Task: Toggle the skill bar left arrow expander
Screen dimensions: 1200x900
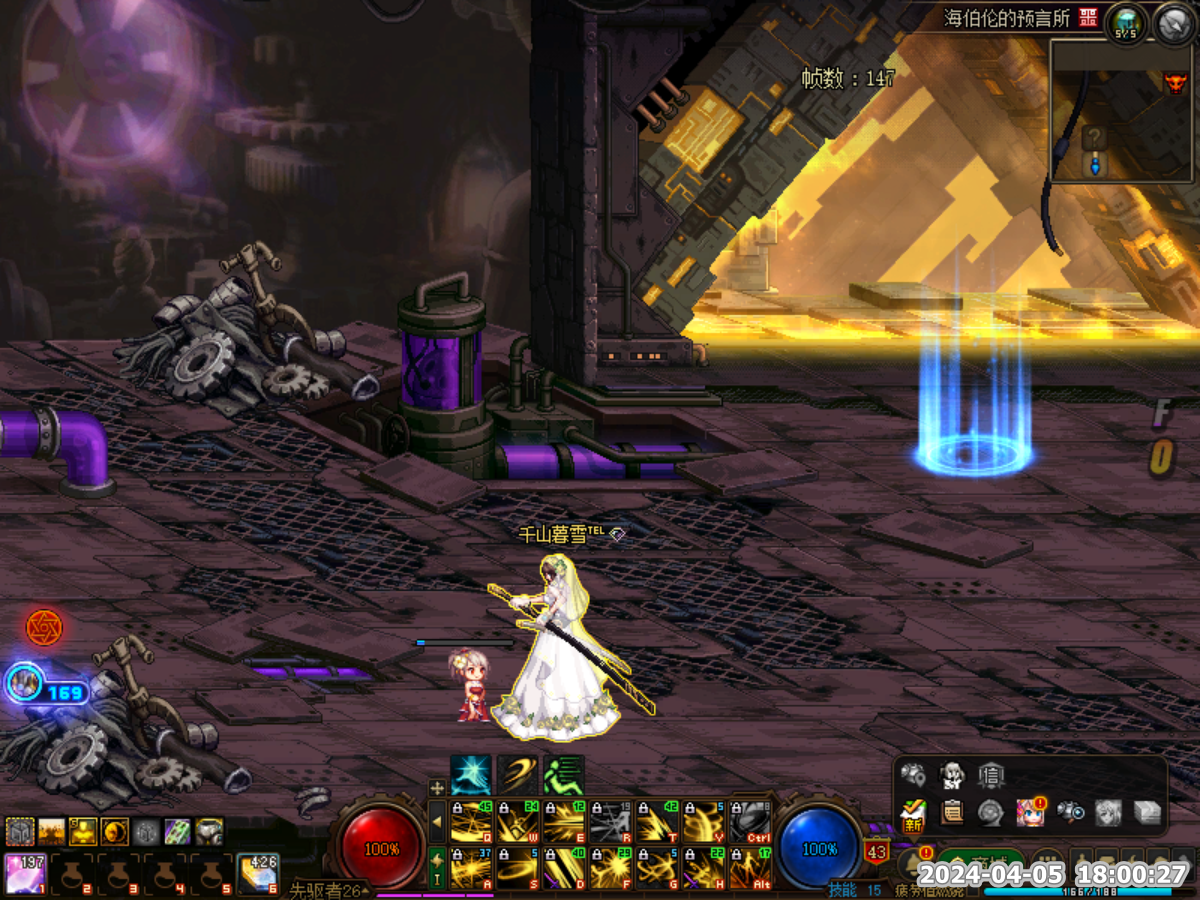Action: pyautogui.click(x=436, y=822)
